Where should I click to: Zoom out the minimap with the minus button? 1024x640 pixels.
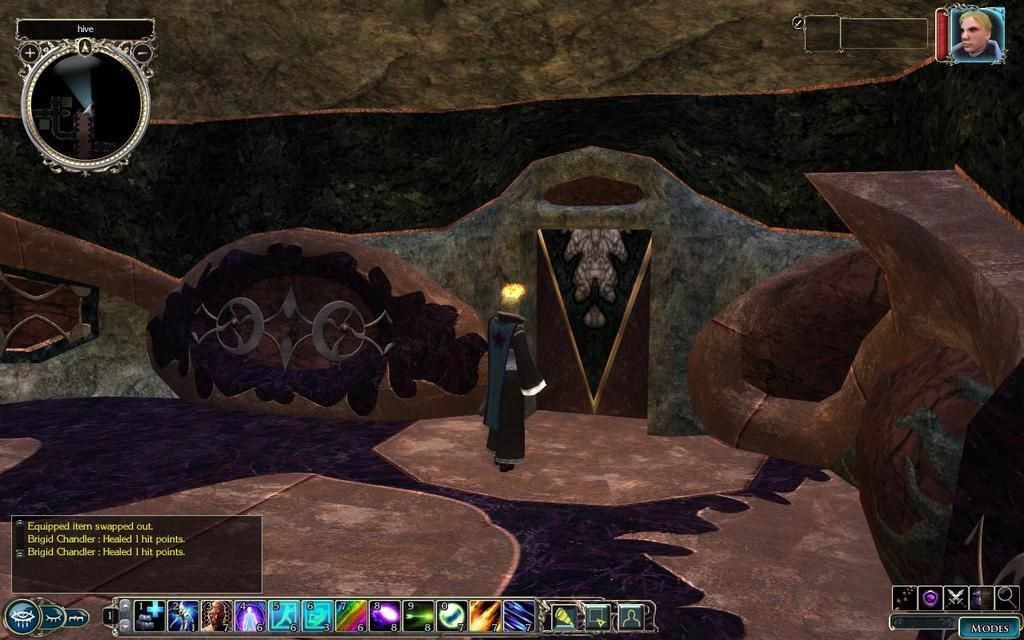(142, 51)
